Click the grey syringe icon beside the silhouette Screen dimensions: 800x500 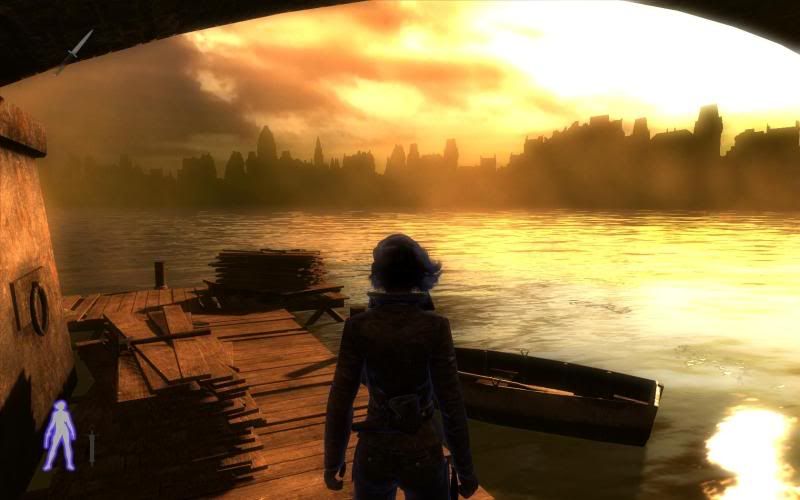click(91, 446)
